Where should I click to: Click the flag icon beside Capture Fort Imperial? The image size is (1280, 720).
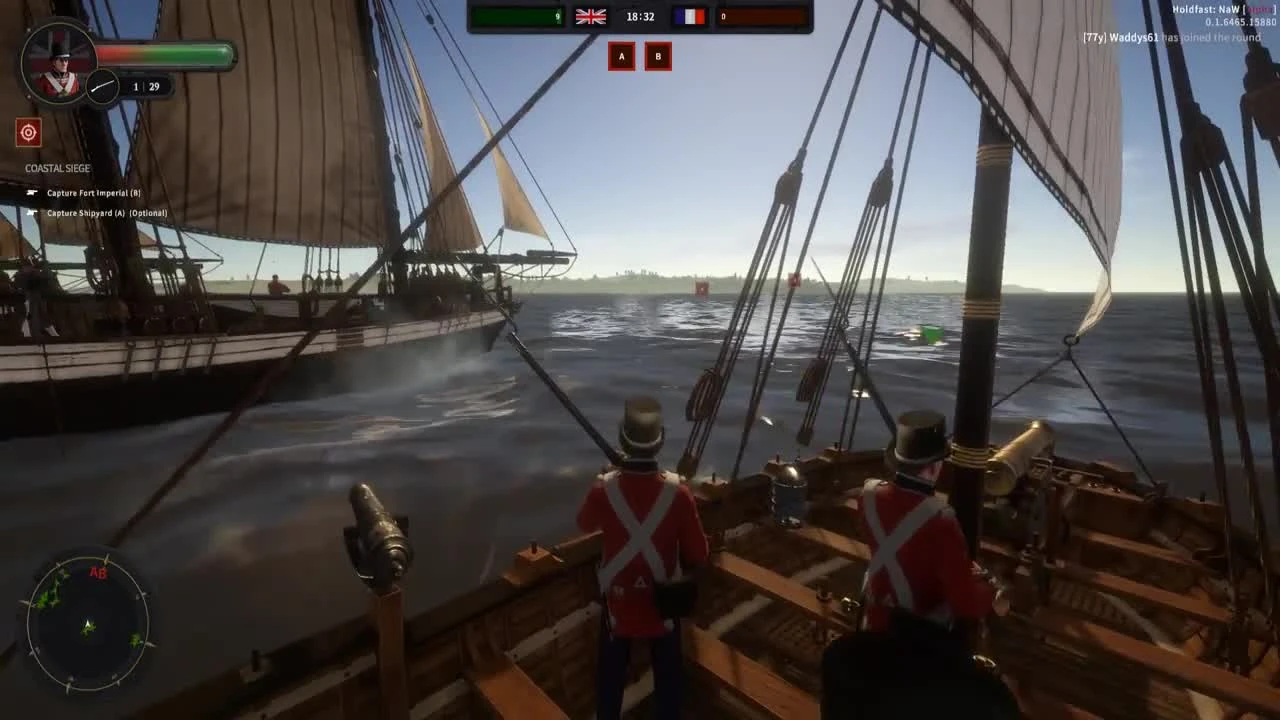tap(33, 193)
